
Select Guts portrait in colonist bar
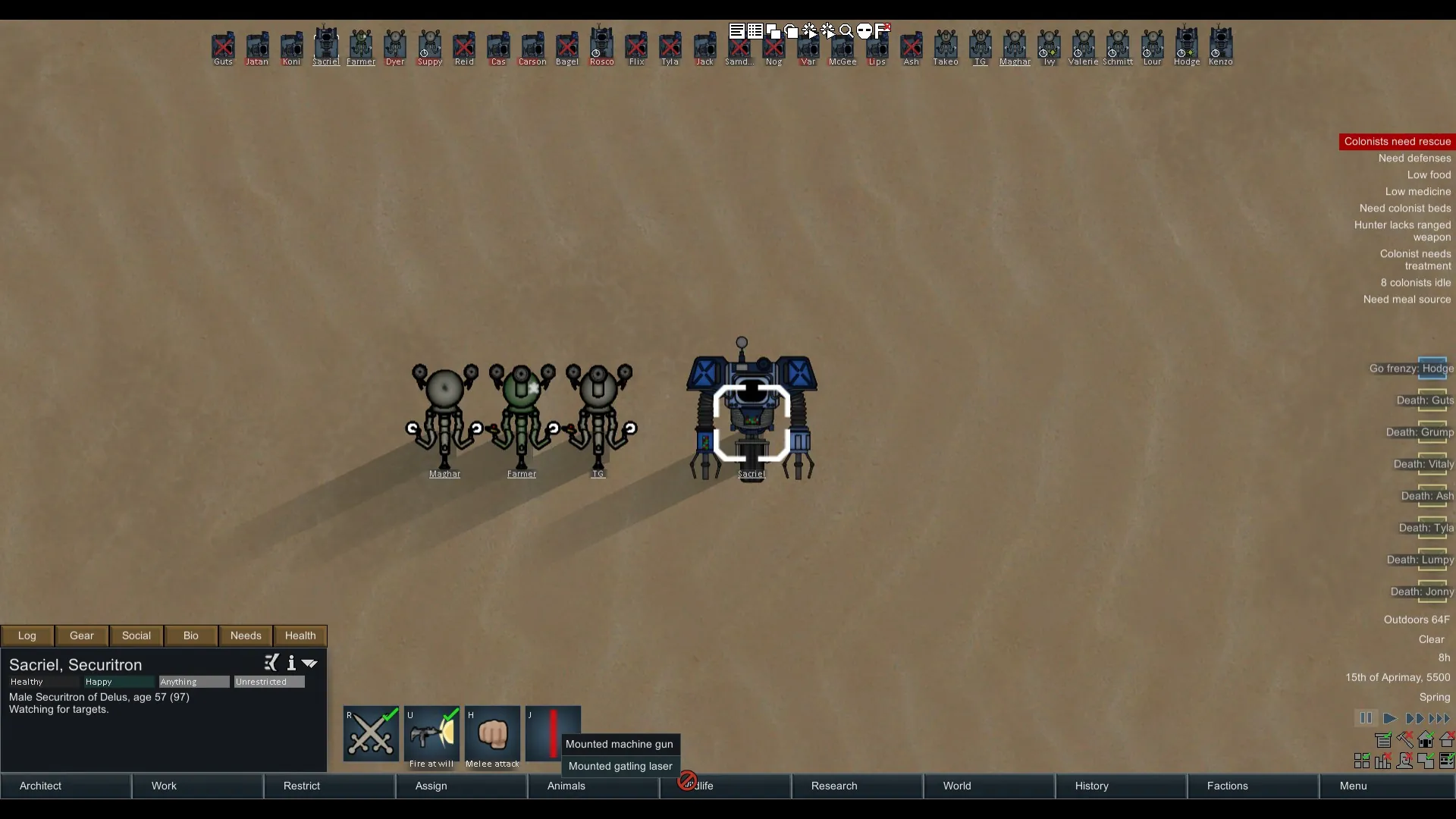tap(223, 45)
